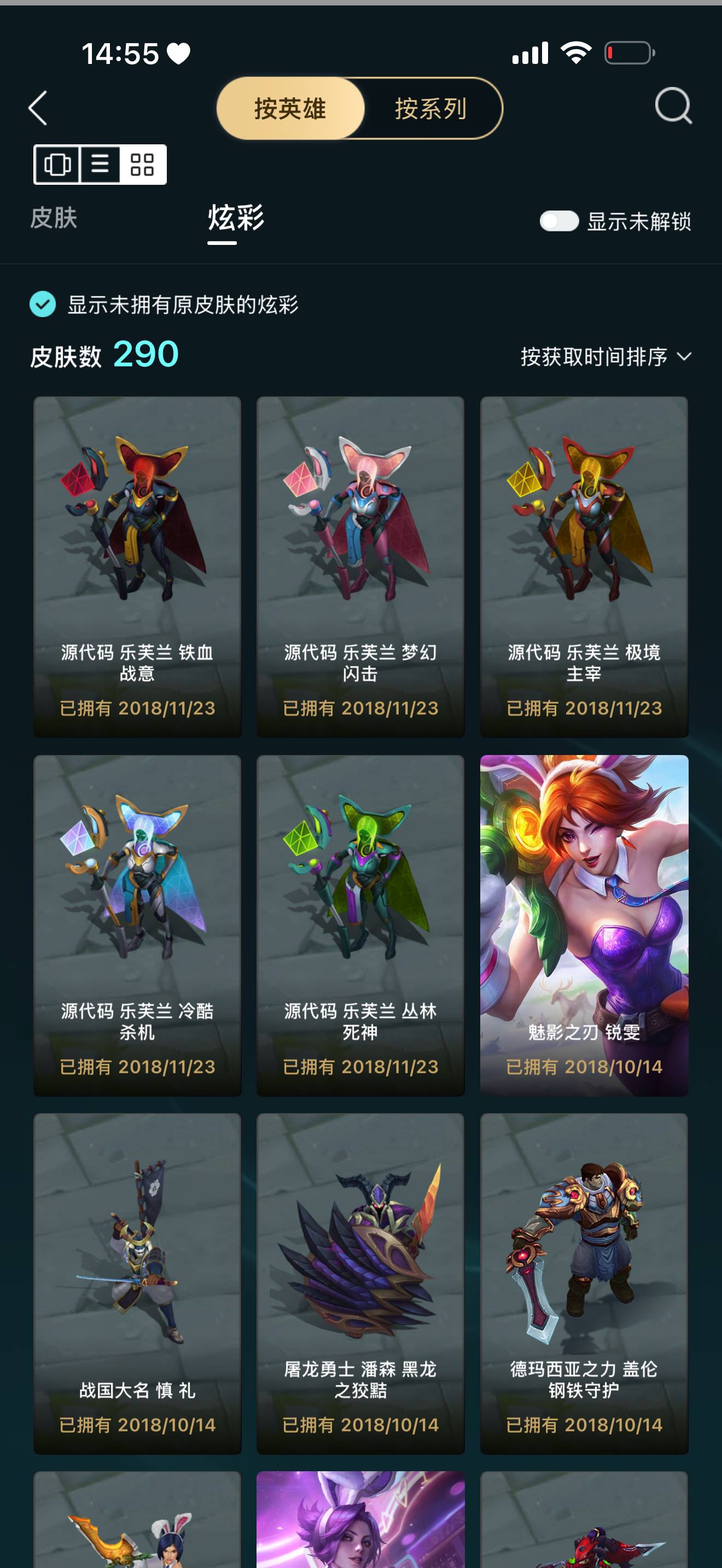Switch to grid view mode
Viewport: 722px width, 1568px height.
[142, 165]
